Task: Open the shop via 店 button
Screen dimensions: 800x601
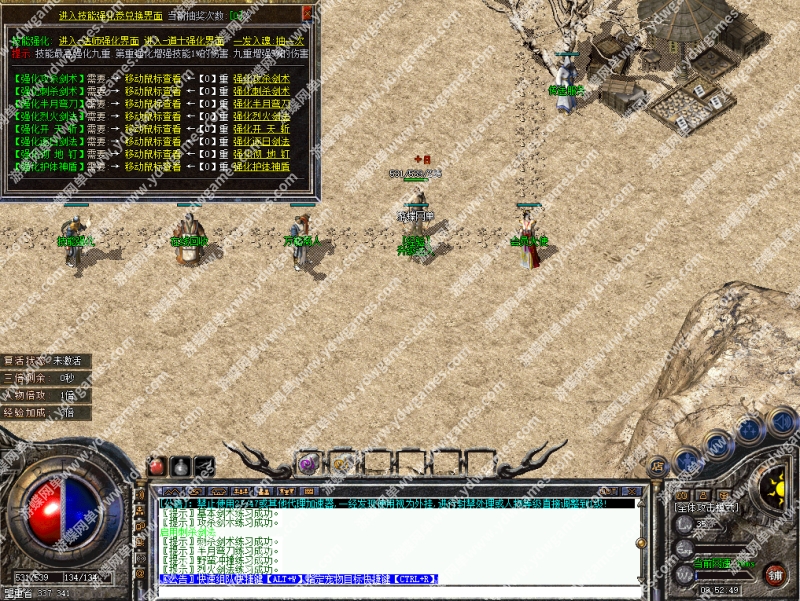Action: pyautogui.click(x=657, y=467)
